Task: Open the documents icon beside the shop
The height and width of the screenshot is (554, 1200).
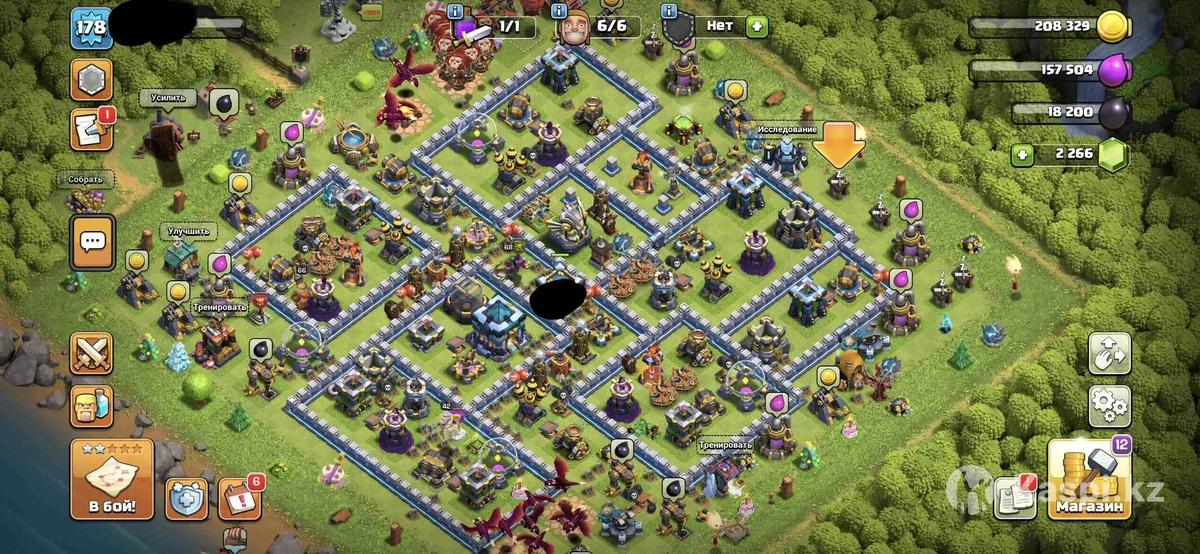Action: pyautogui.click(x=1014, y=498)
